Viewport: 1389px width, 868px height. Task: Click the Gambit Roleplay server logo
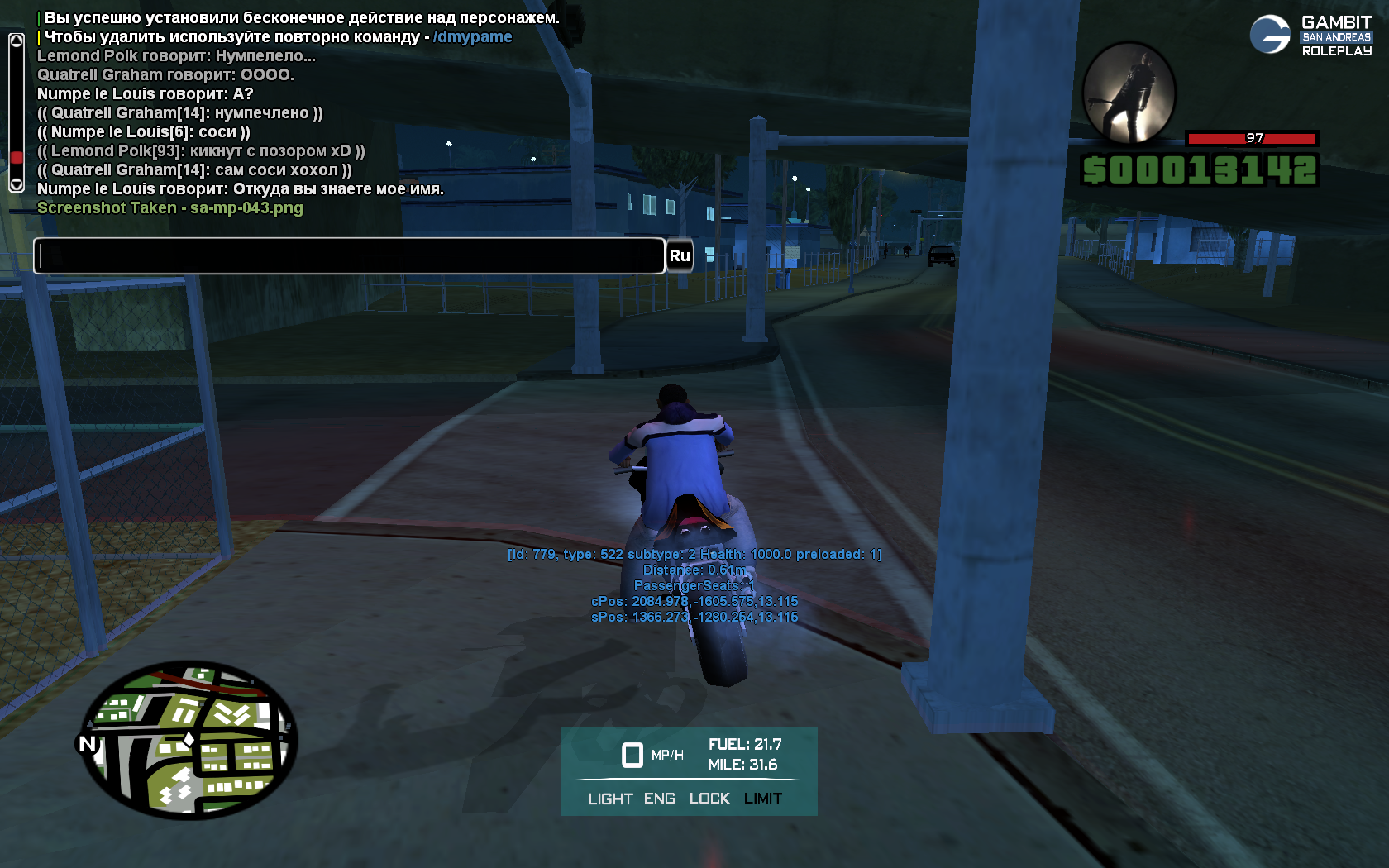pyautogui.click(x=1310, y=36)
